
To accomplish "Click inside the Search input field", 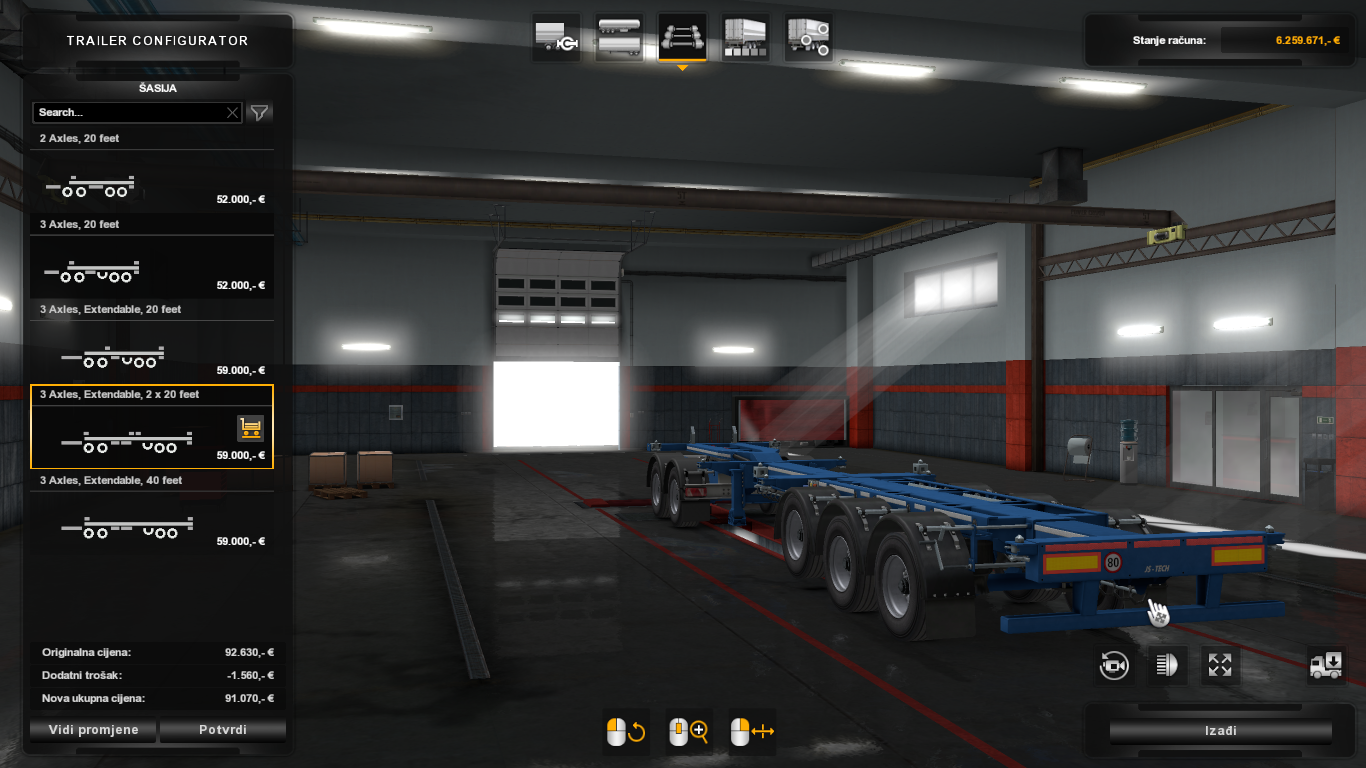I will 130,112.
